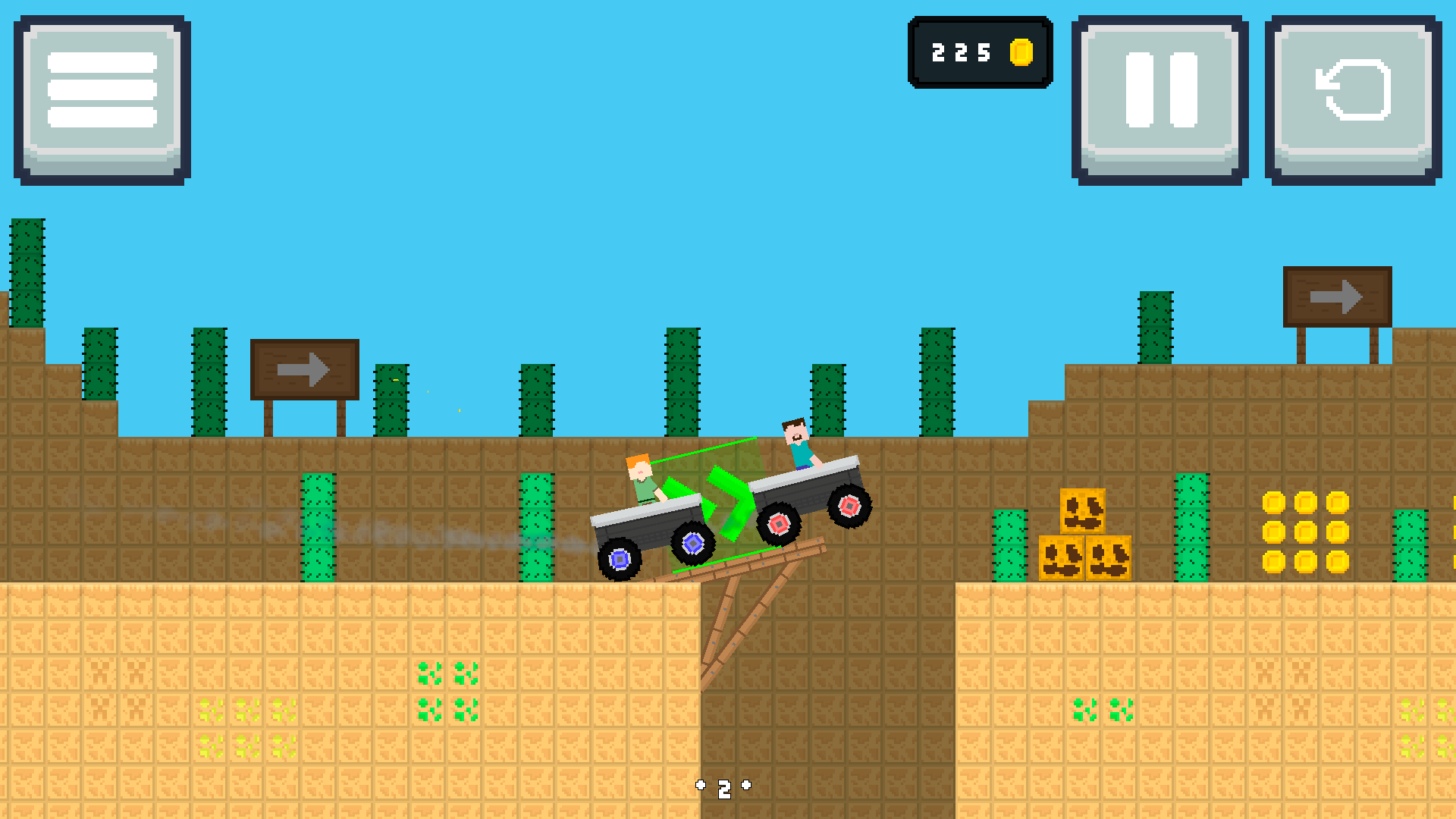Image resolution: width=1456 pixels, height=819 pixels.
Task: Select the left arrow sign on the ground
Action: [x=303, y=369]
